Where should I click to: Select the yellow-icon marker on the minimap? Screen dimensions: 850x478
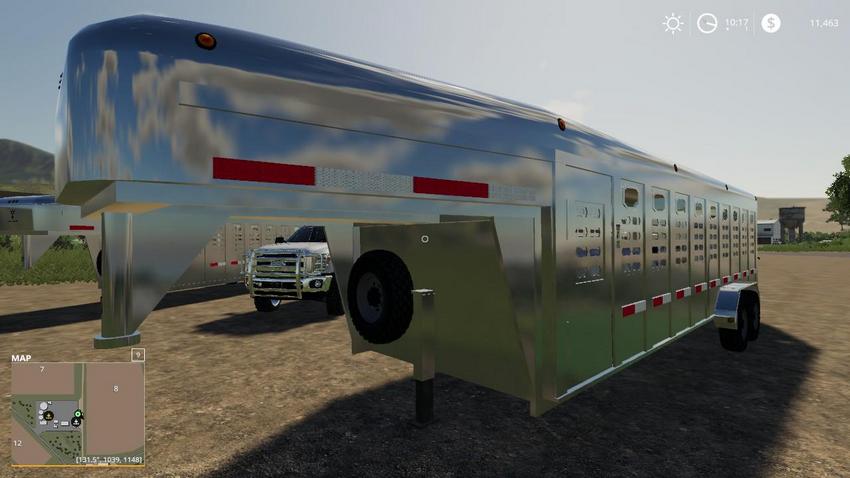(x=48, y=415)
